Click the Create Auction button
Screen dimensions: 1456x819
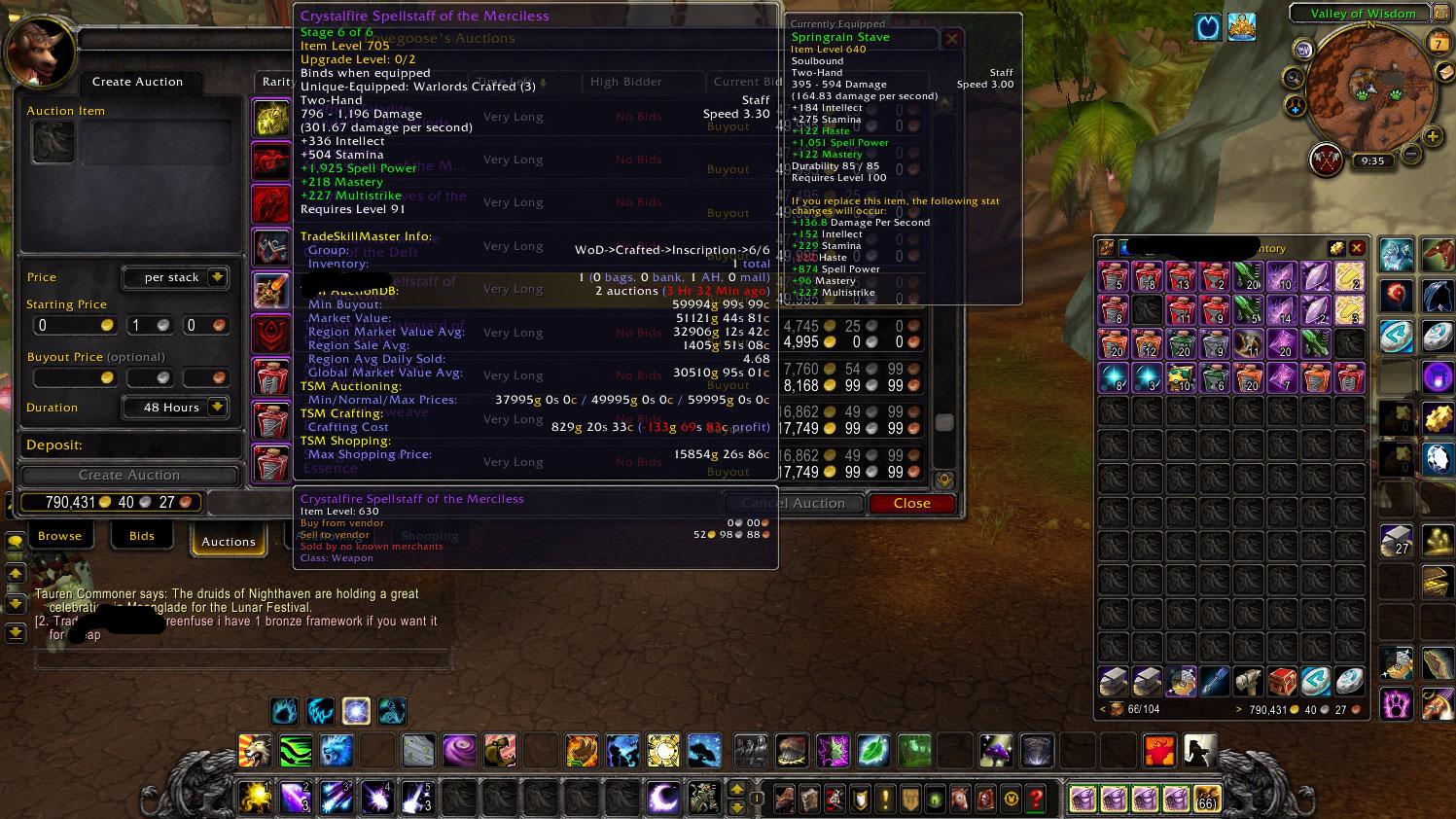(x=128, y=475)
